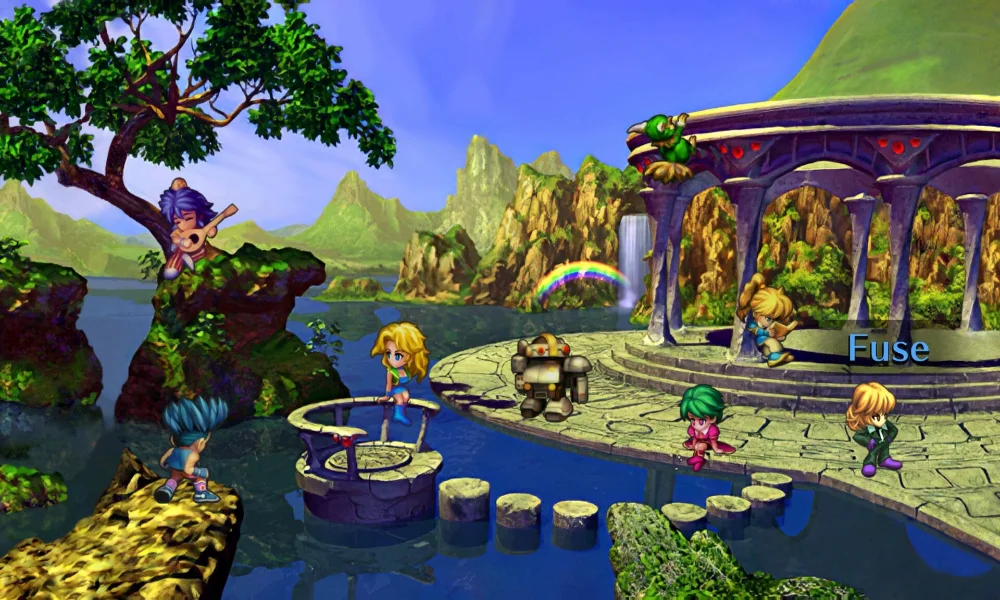The height and width of the screenshot is (600, 1000).
Task: Select the lute-playing character under the tree
Action: pos(192,227)
